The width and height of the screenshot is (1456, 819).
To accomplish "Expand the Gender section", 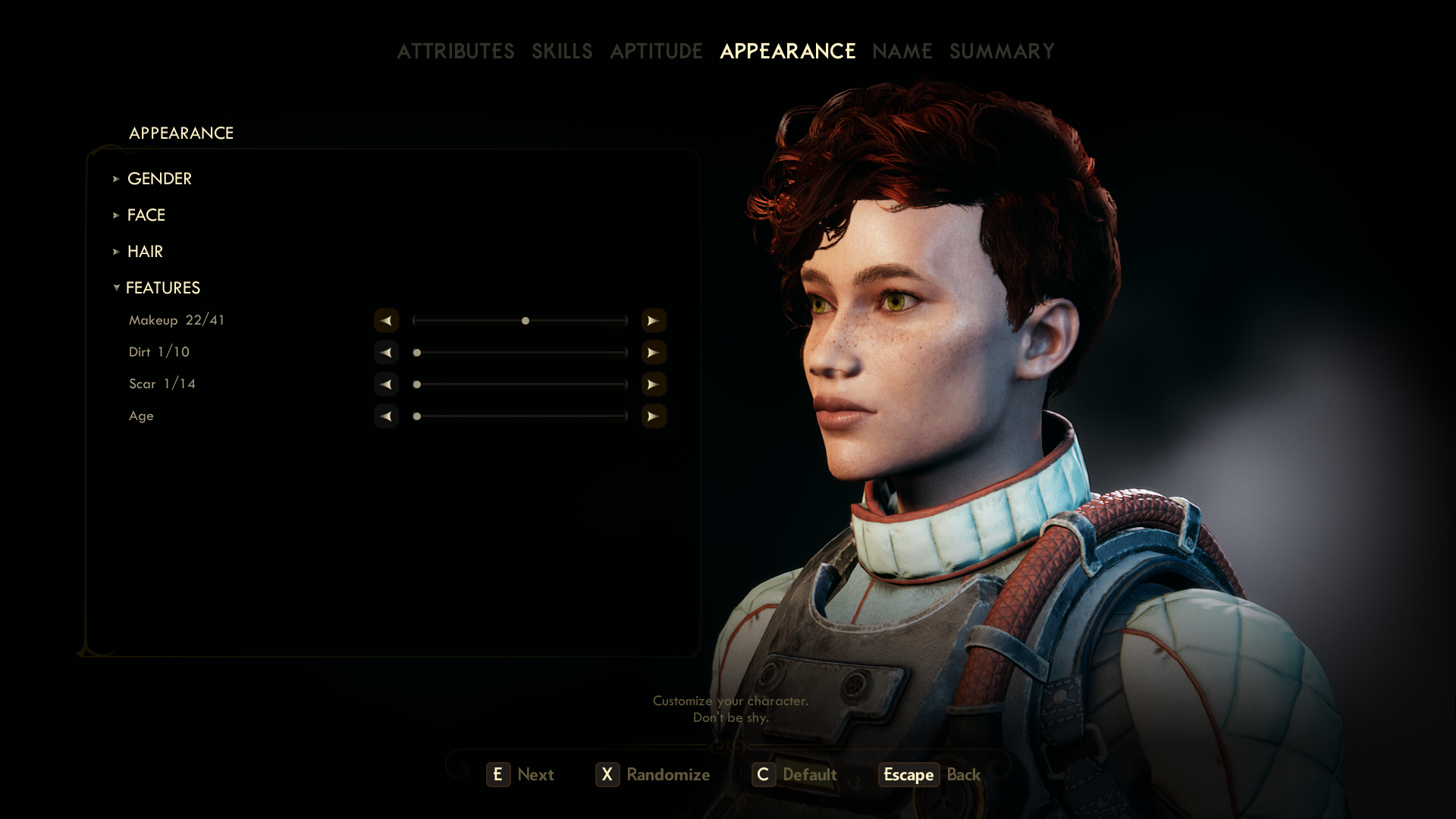I will pos(159,178).
